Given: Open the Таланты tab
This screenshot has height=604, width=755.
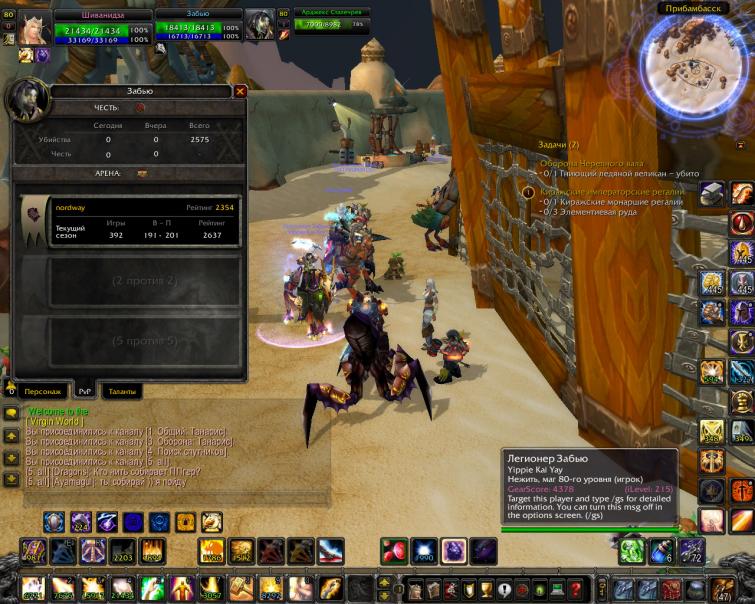Looking at the screenshot, I should coord(124,391).
